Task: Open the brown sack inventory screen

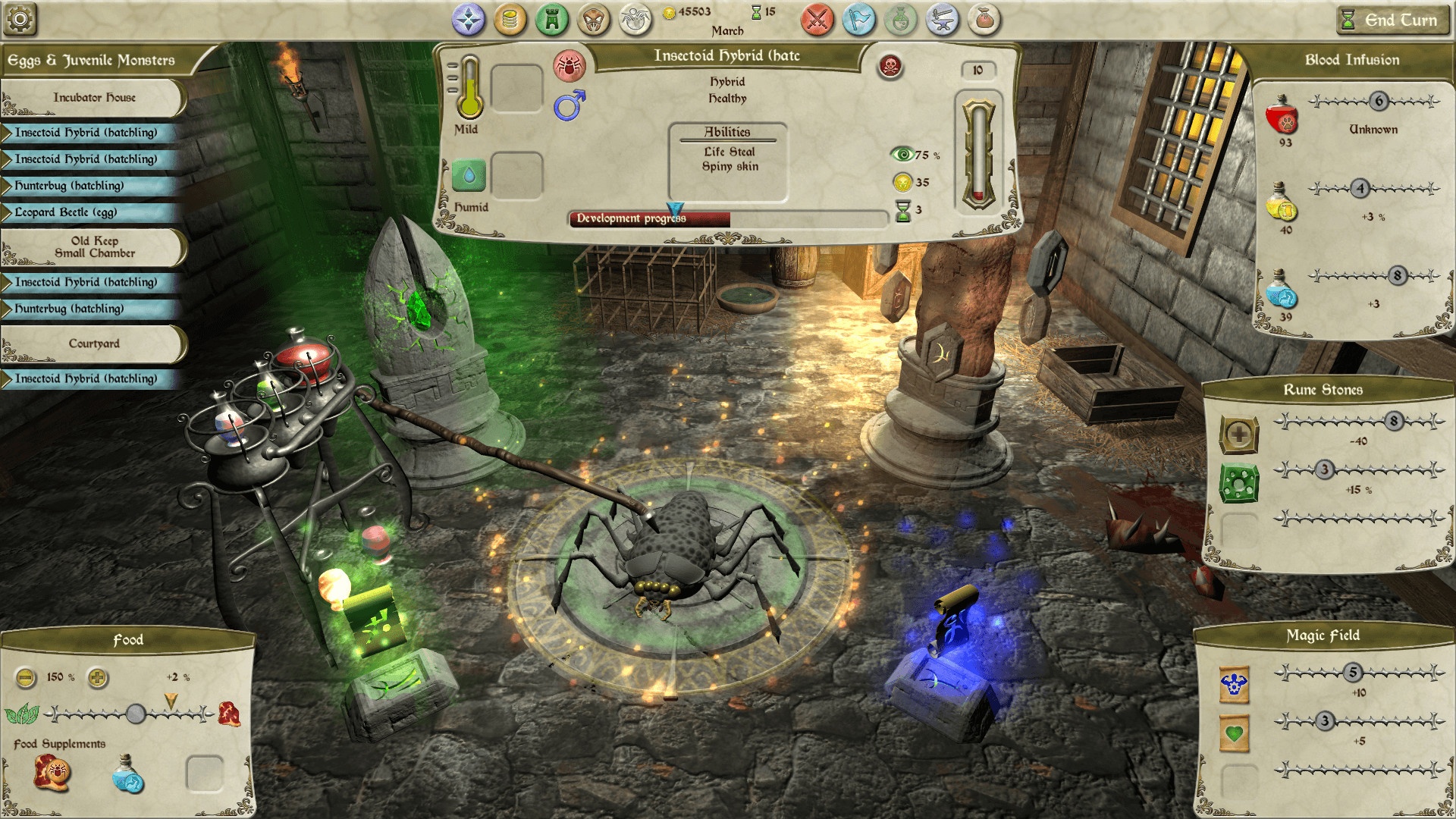Action: (984, 20)
